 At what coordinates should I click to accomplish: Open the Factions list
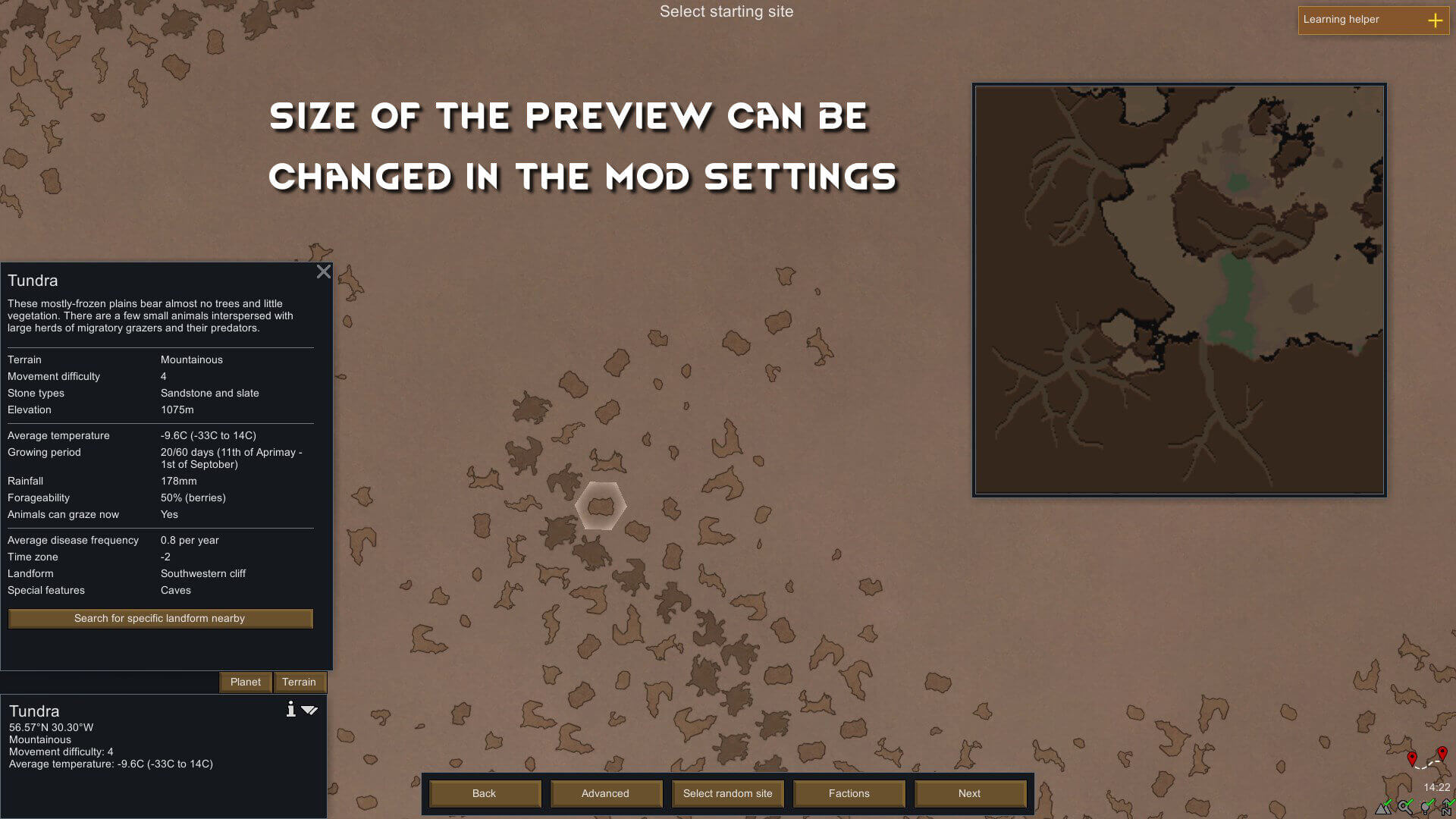[849, 793]
